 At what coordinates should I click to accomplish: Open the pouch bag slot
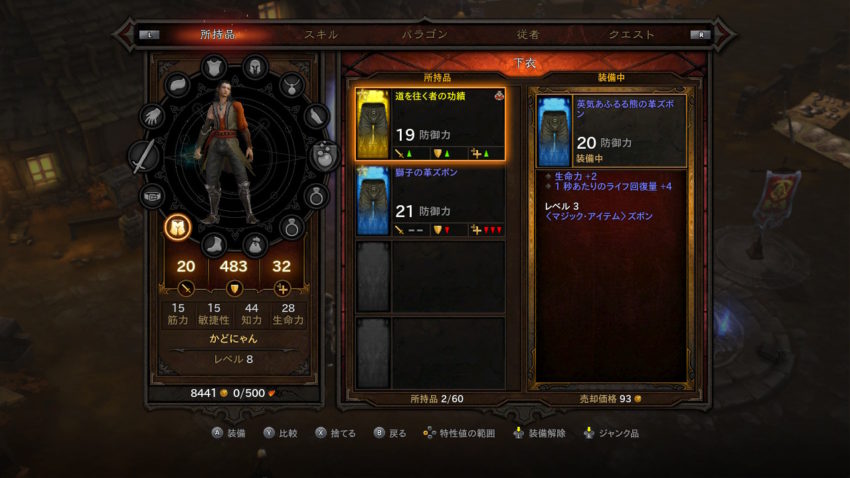[x=255, y=244]
